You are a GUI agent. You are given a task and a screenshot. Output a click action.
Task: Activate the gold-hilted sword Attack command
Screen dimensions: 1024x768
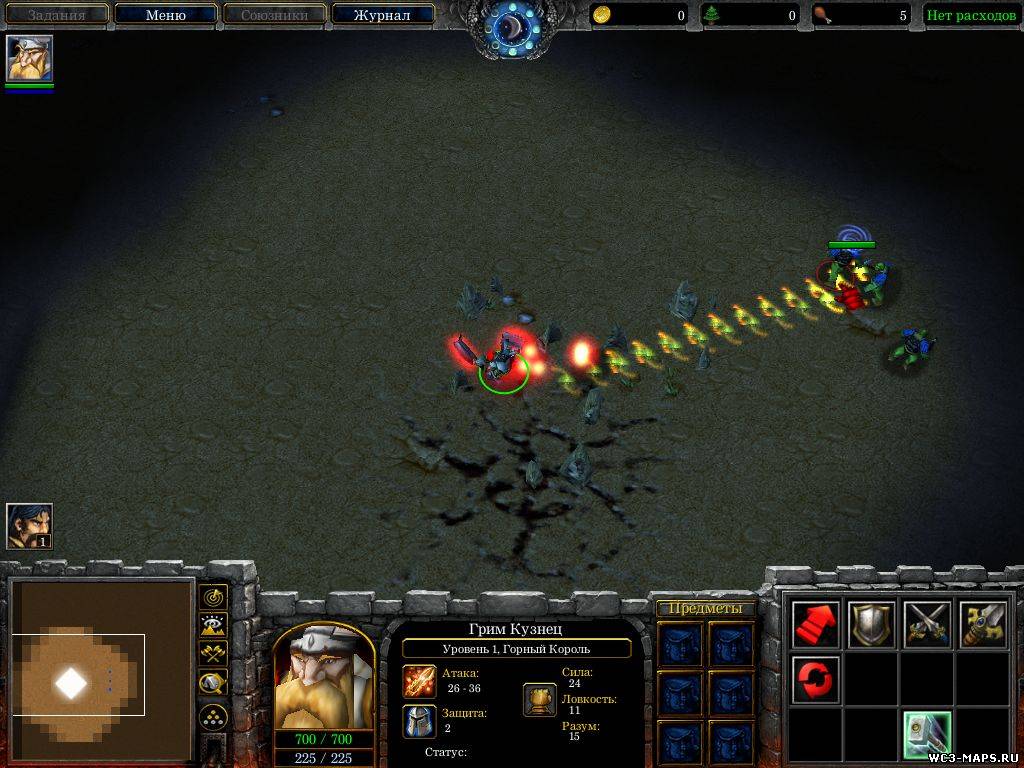pos(982,625)
